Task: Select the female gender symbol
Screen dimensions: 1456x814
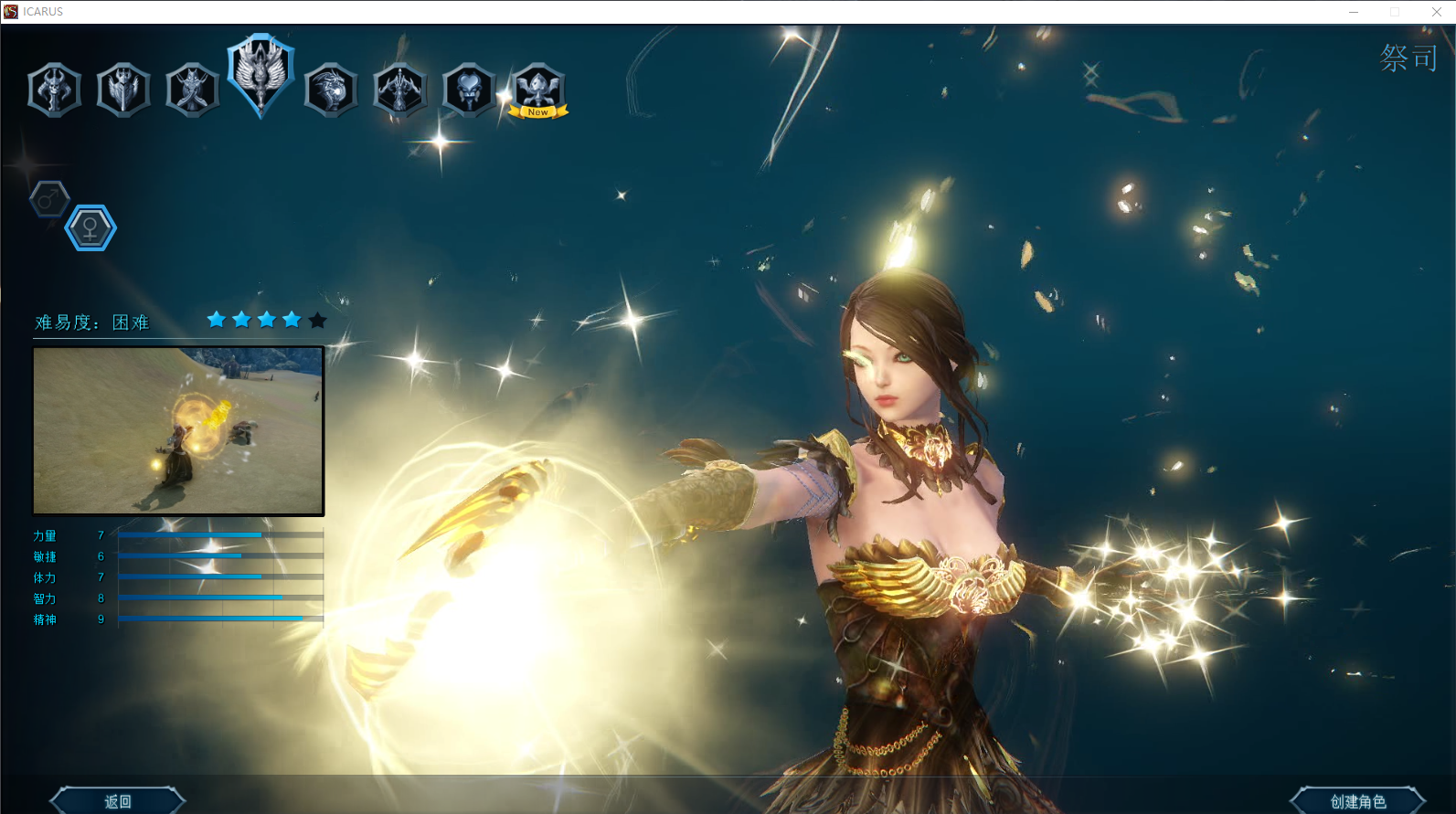Action: click(x=90, y=227)
